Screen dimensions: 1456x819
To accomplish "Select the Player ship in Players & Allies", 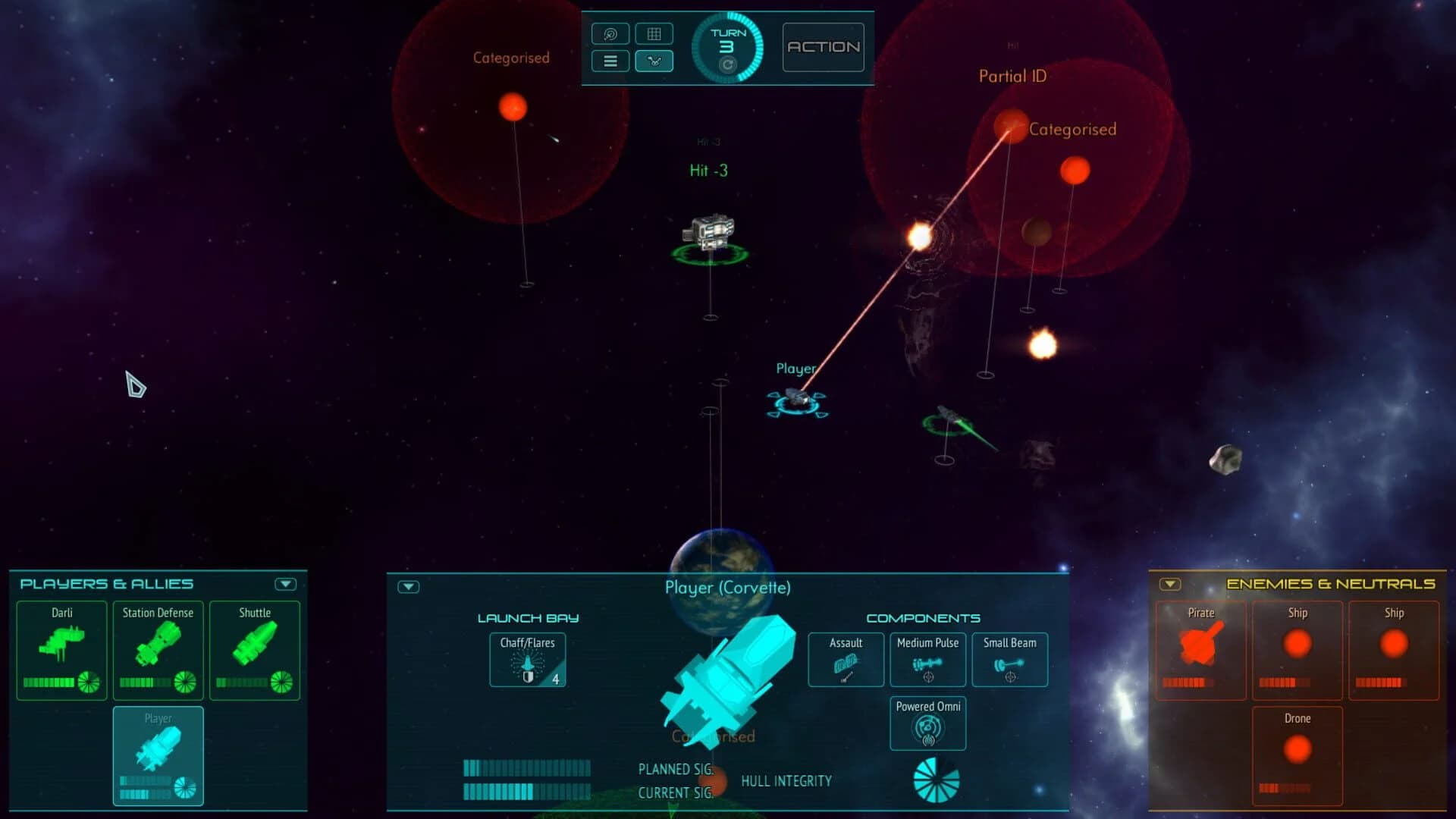I will coord(158,755).
